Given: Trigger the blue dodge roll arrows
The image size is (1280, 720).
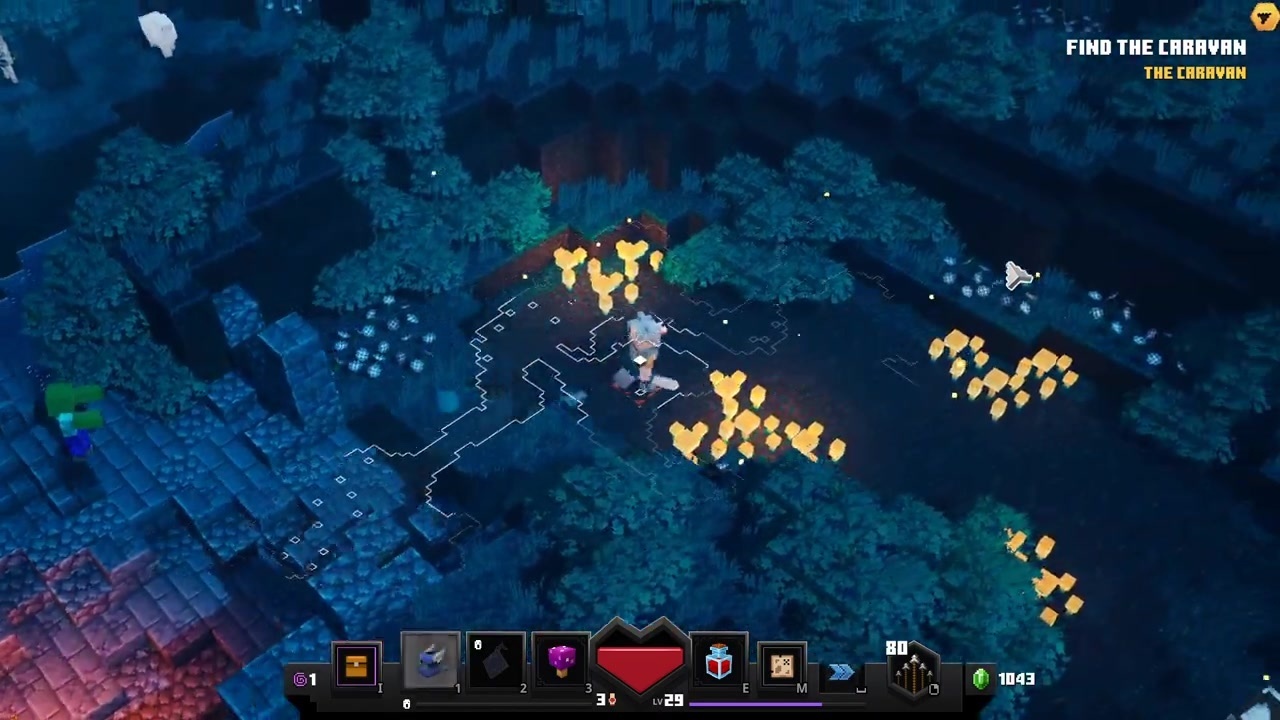Looking at the screenshot, I should (x=841, y=672).
